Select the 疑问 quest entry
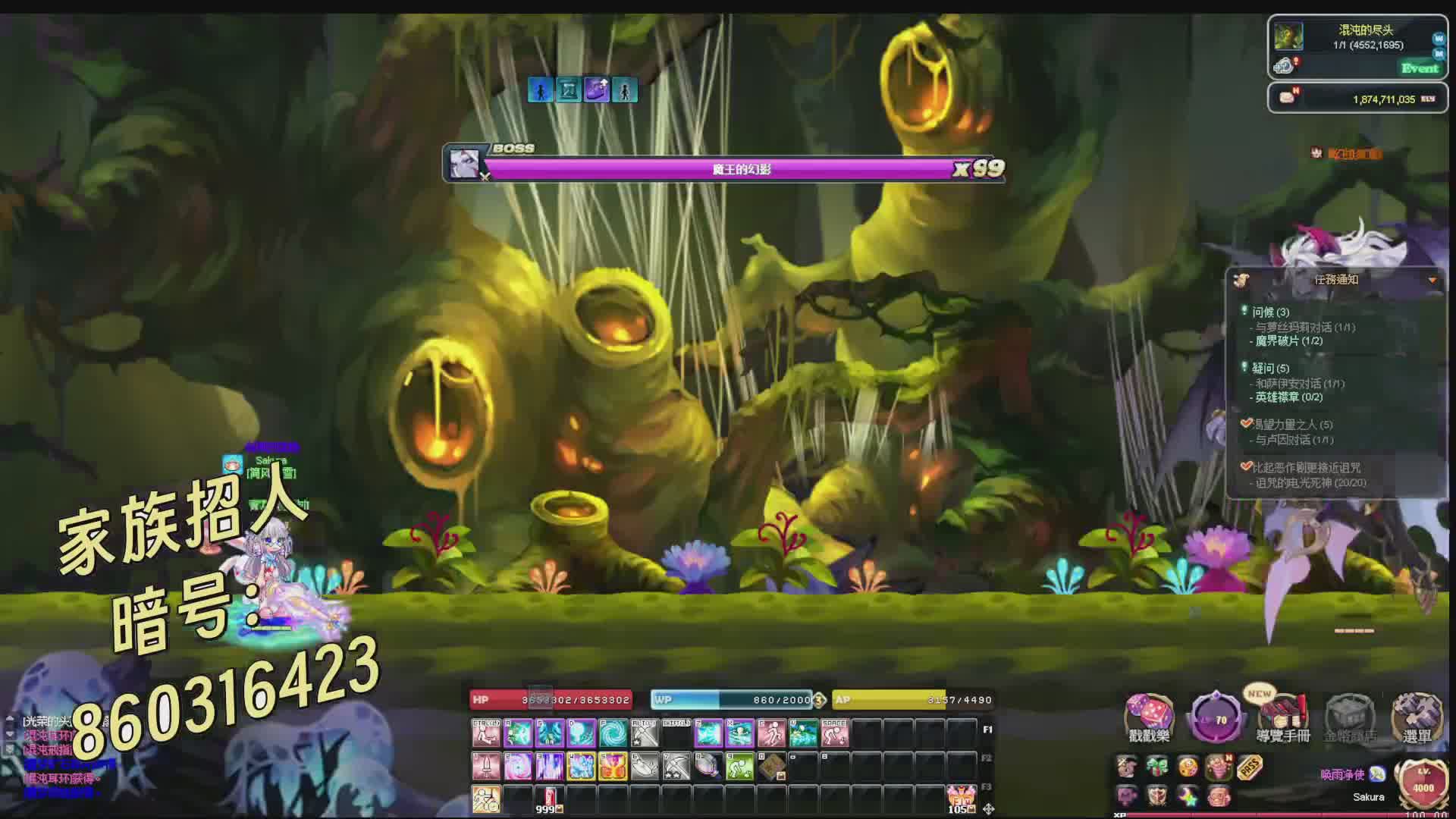This screenshot has height=819, width=1456. (x=1270, y=369)
